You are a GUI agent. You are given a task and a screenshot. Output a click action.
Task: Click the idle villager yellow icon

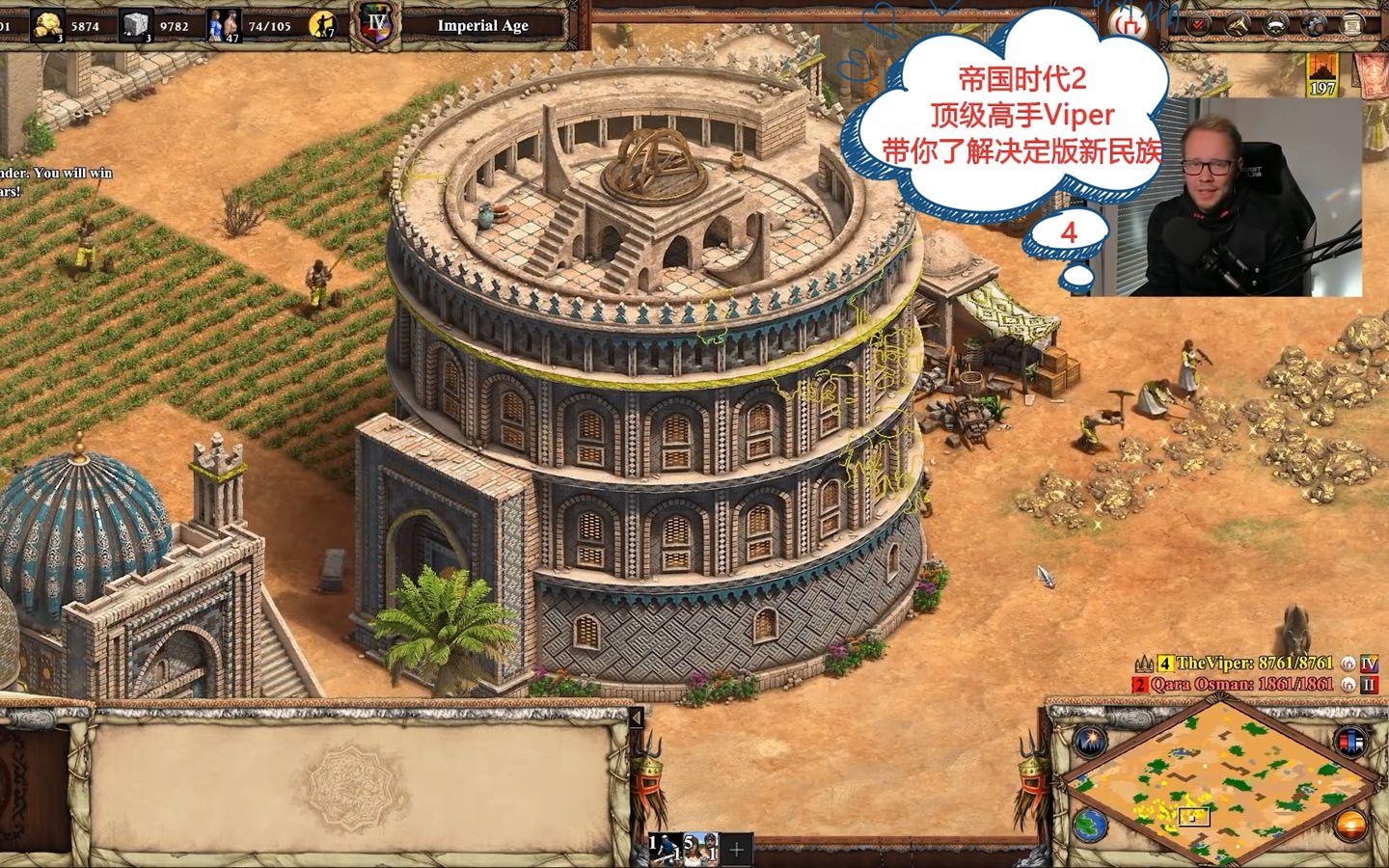(x=322, y=26)
